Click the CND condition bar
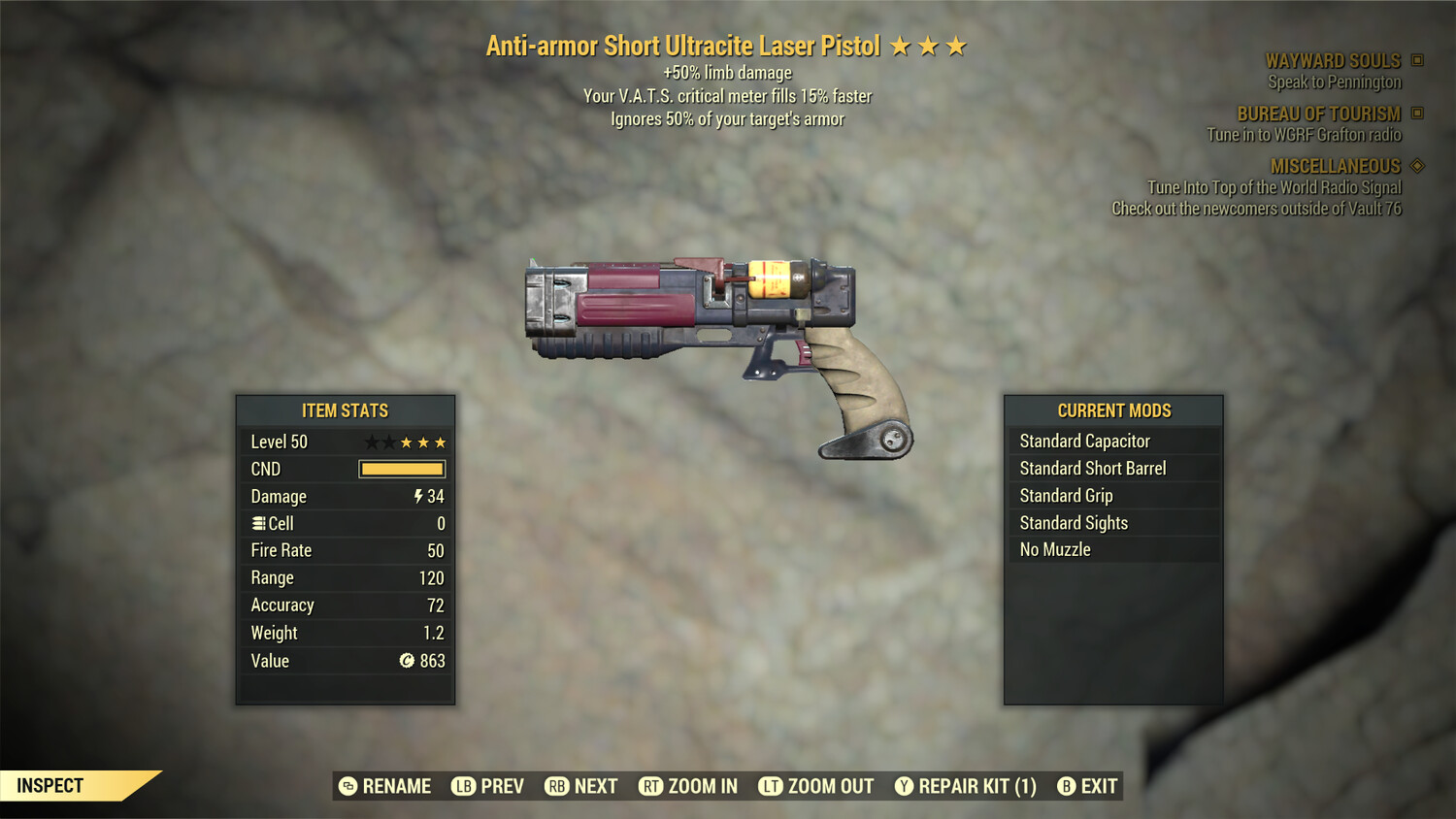The width and height of the screenshot is (1456, 819). tap(401, 469)
